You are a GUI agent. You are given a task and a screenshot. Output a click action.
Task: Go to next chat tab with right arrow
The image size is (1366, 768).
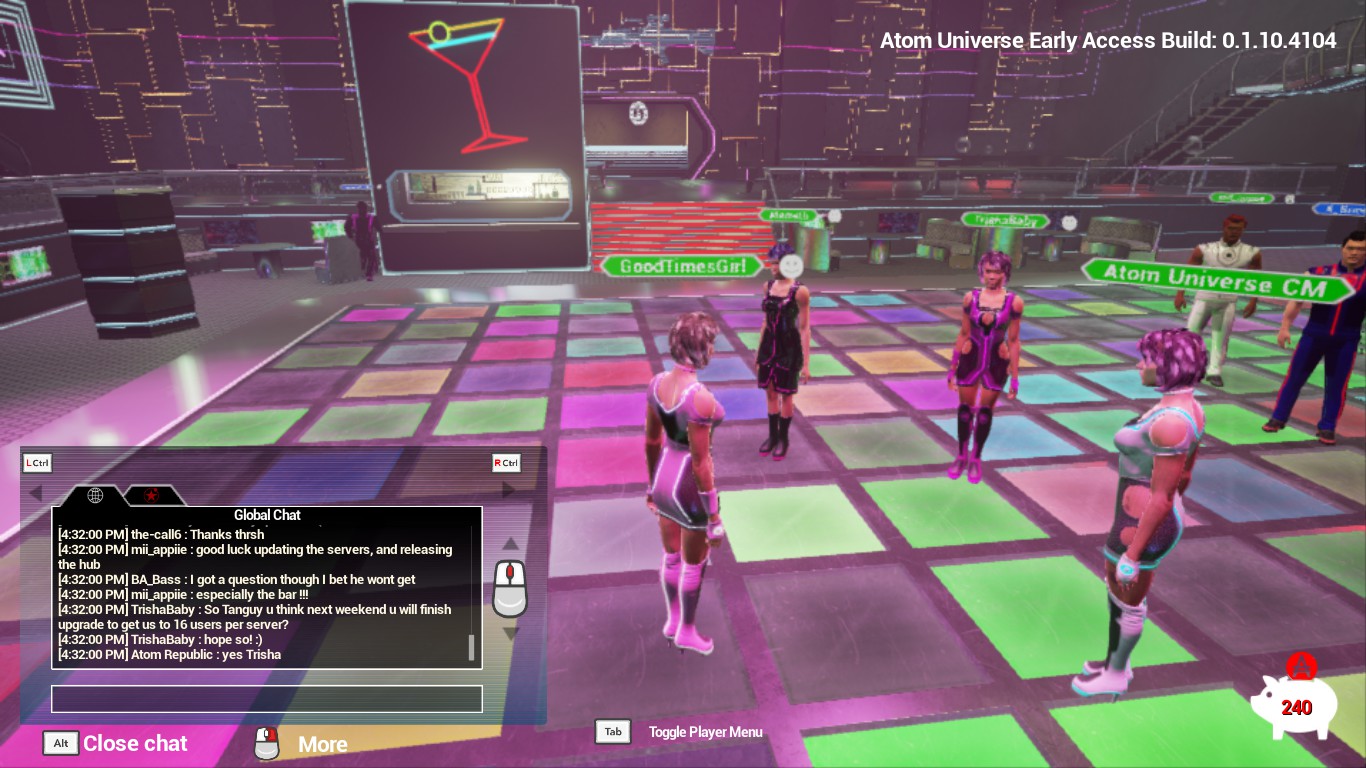pyautogui.click(x=507, y=490)
